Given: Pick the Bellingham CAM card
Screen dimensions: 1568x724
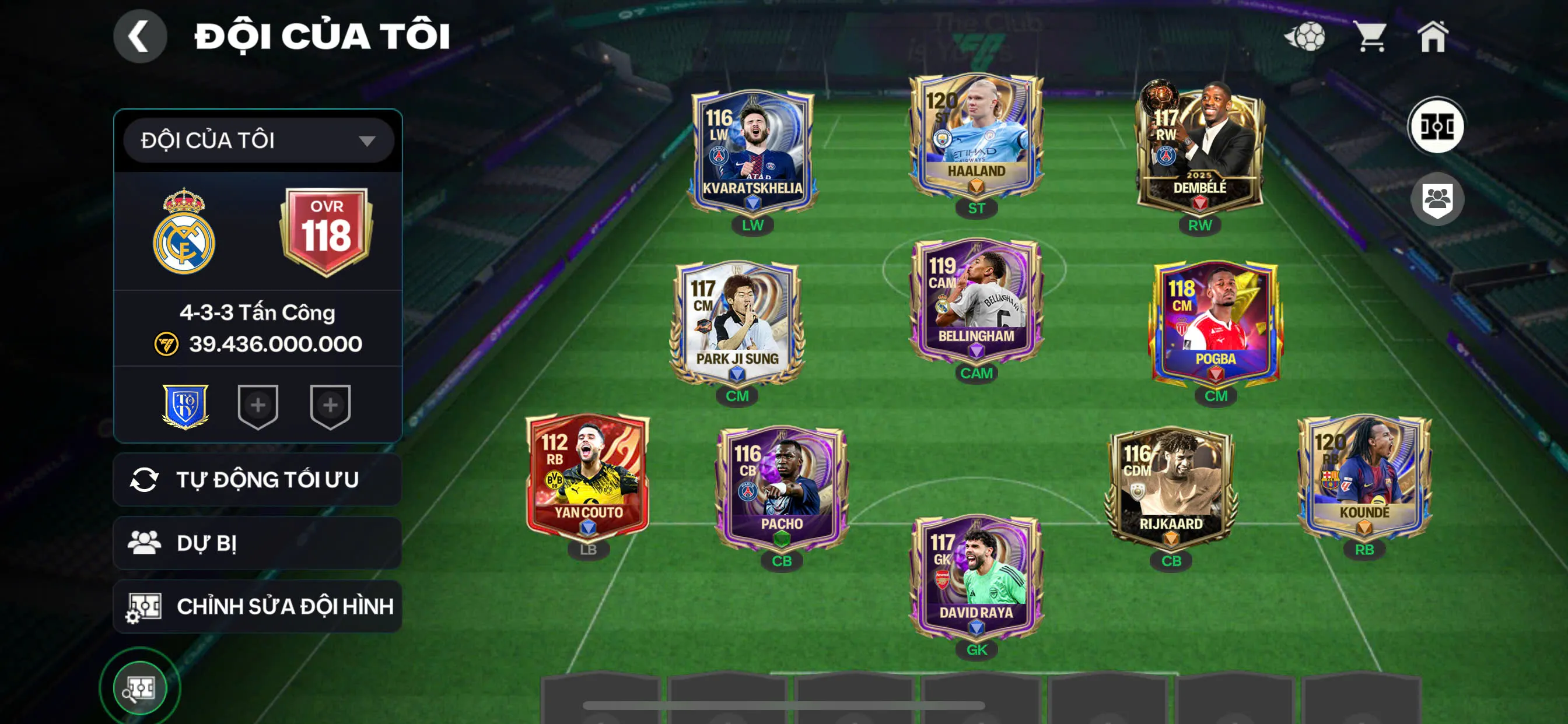Looking at the screenshot, I should pos(976,301).
